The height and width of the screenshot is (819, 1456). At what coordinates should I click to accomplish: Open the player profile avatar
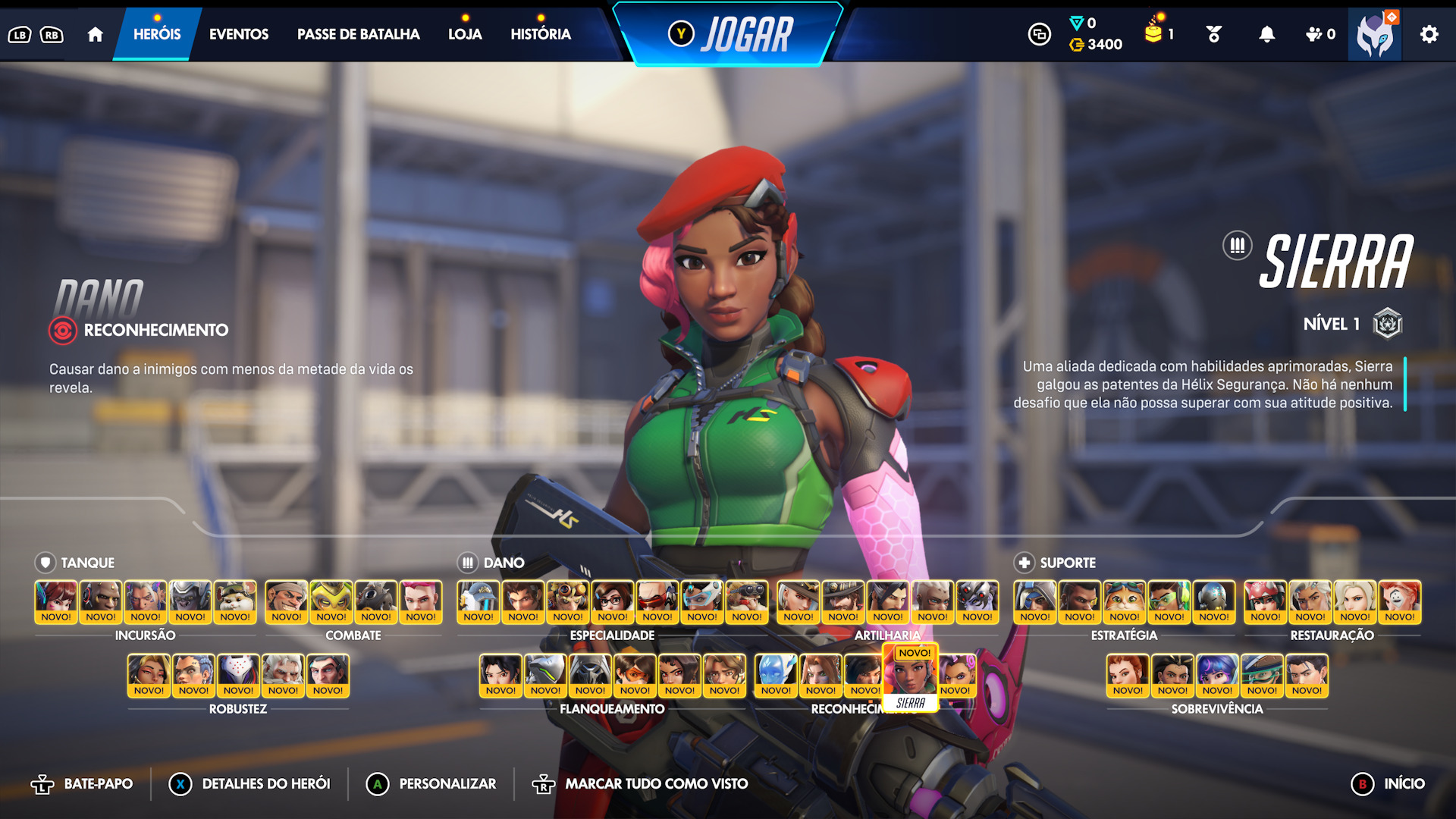tap(1374, 35)
